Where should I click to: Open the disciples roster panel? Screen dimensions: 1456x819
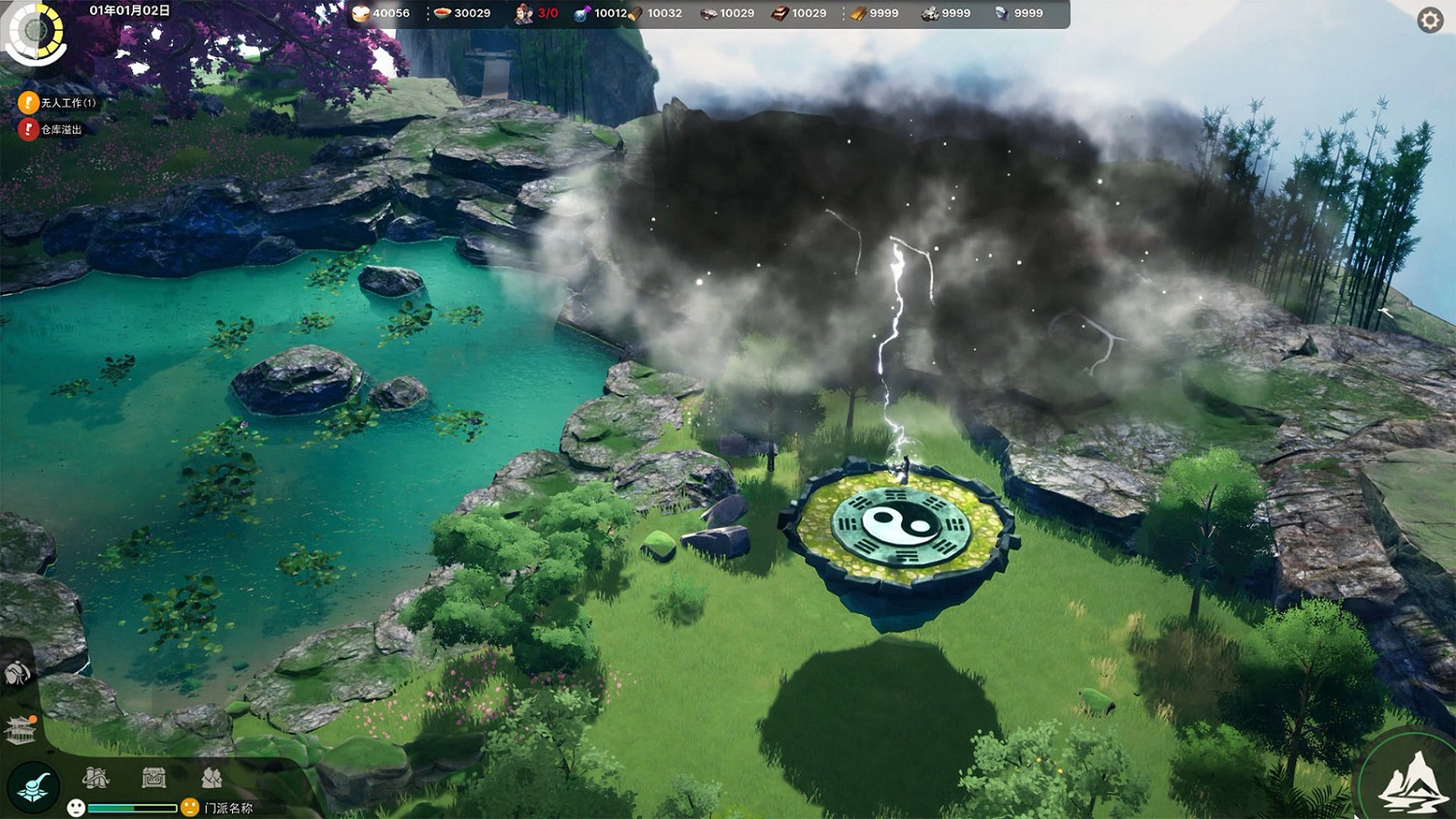pos(212,778)
